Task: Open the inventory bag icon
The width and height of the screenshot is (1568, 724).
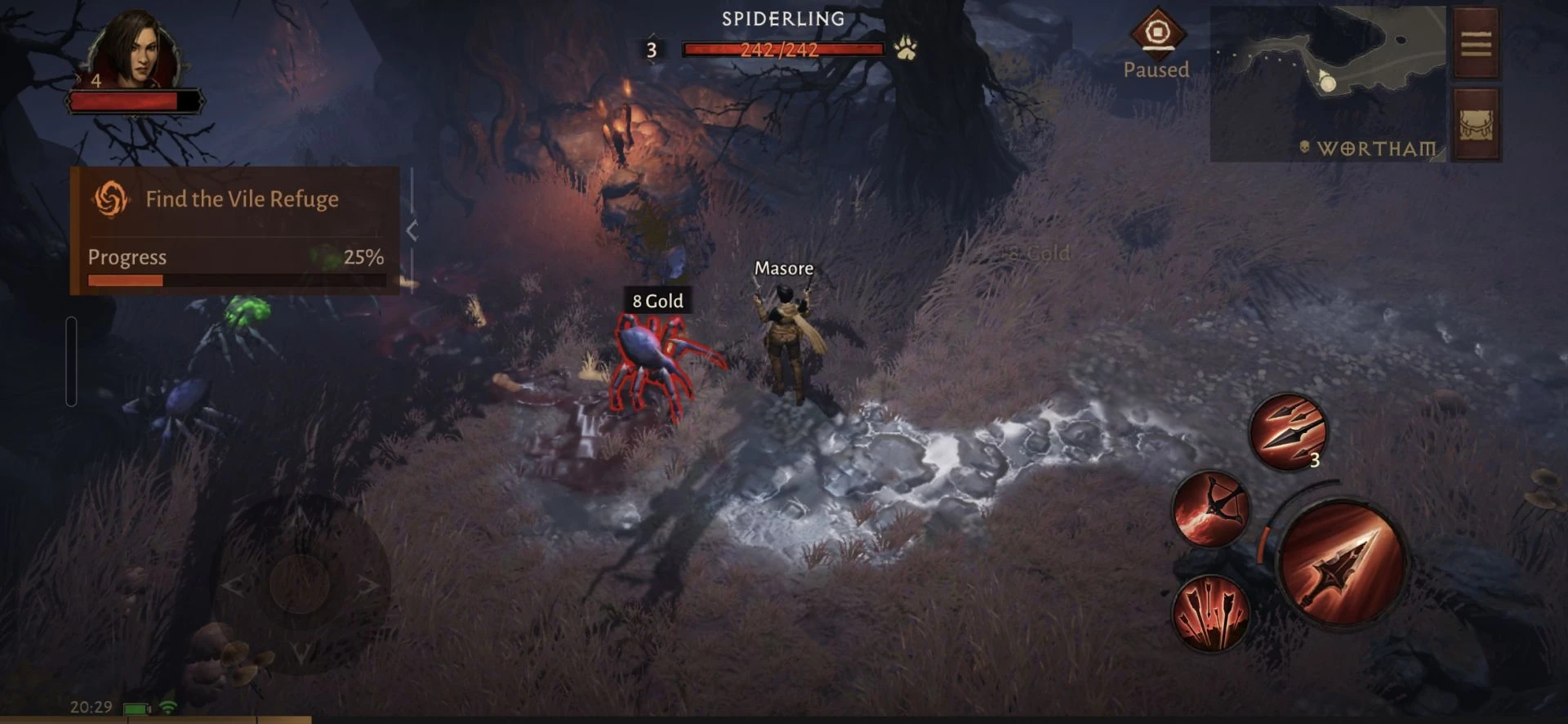Action: [1476, 124]
